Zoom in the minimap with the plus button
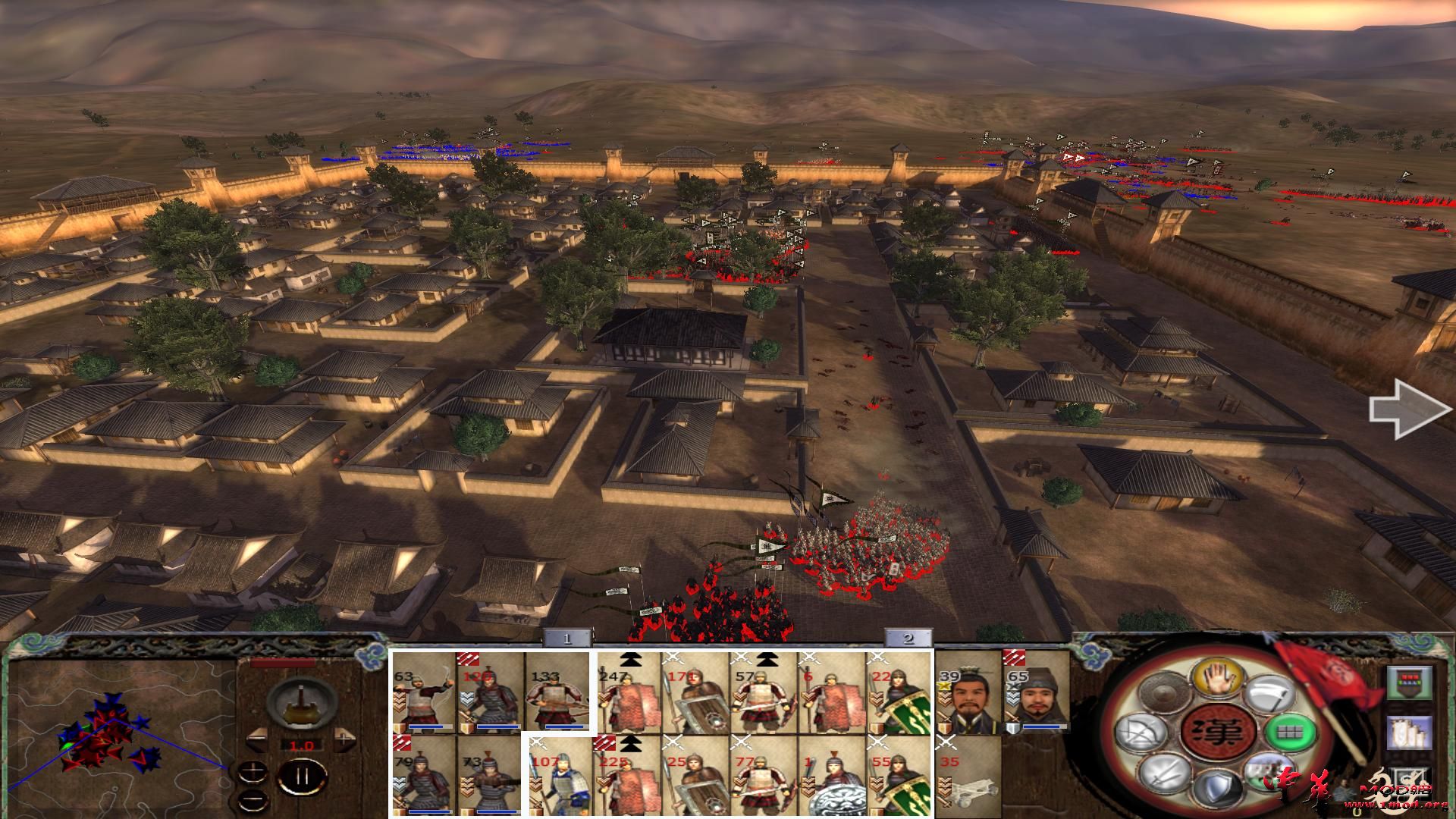Screen dimensions: 1456x819 point(253,770)
